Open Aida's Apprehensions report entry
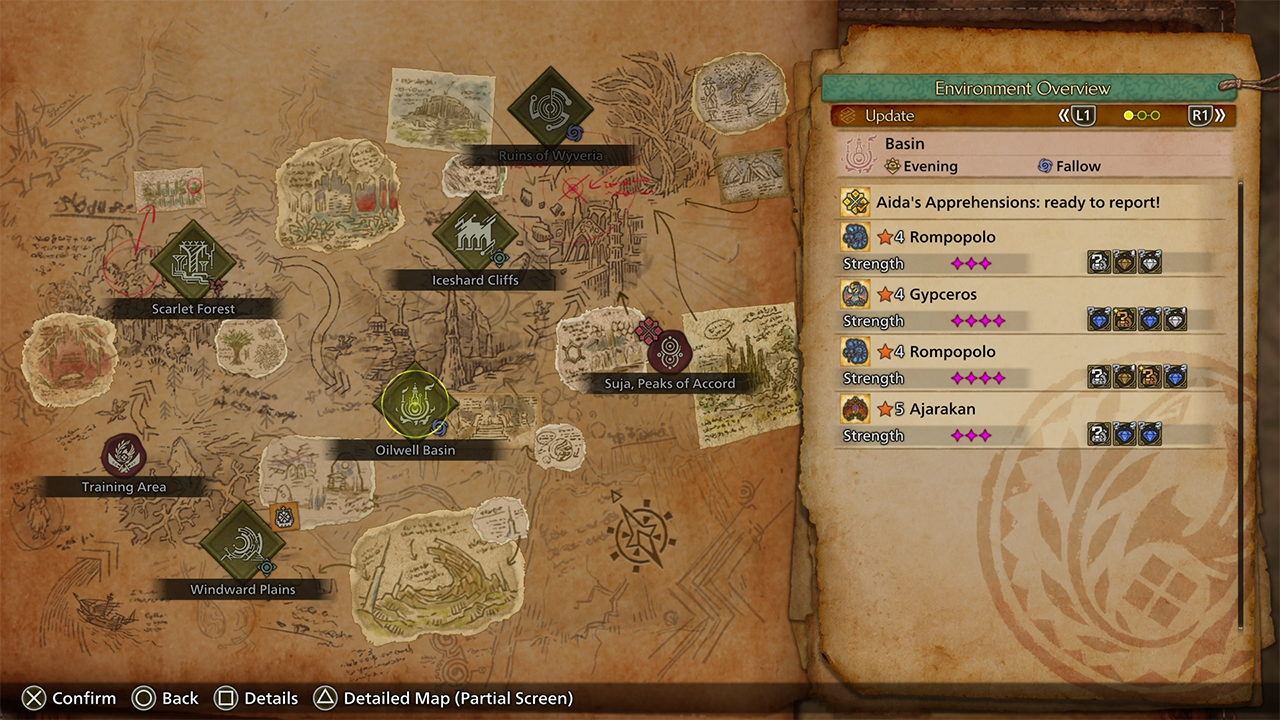1280x720 pixels. [1018, 202]
